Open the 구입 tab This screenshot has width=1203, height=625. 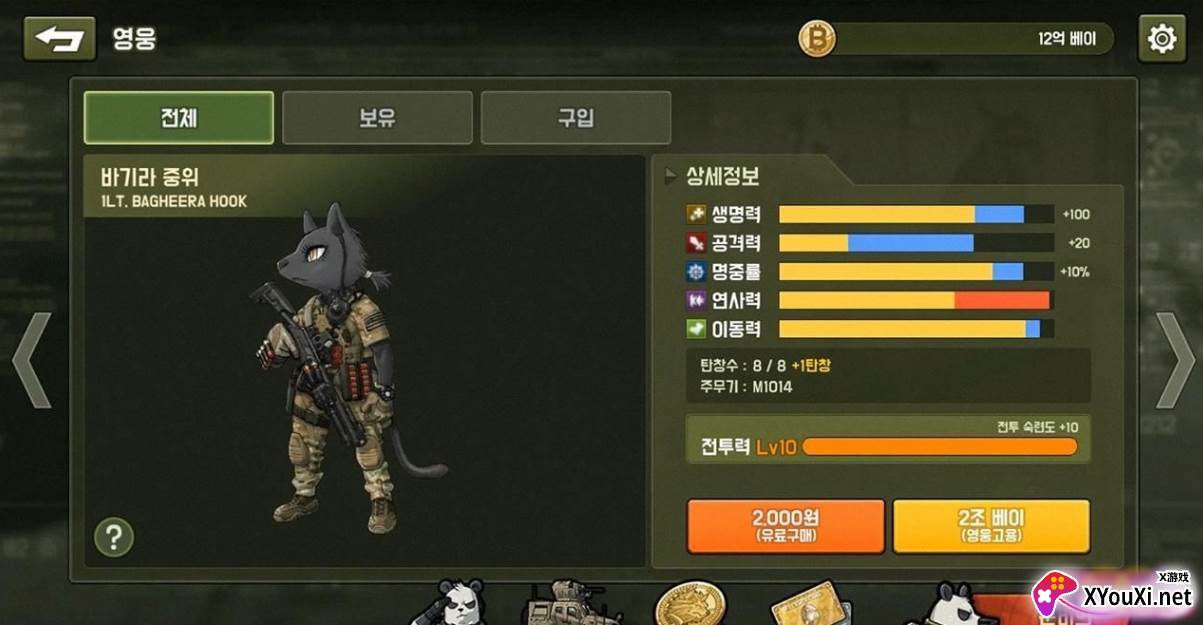pos(575,118)
